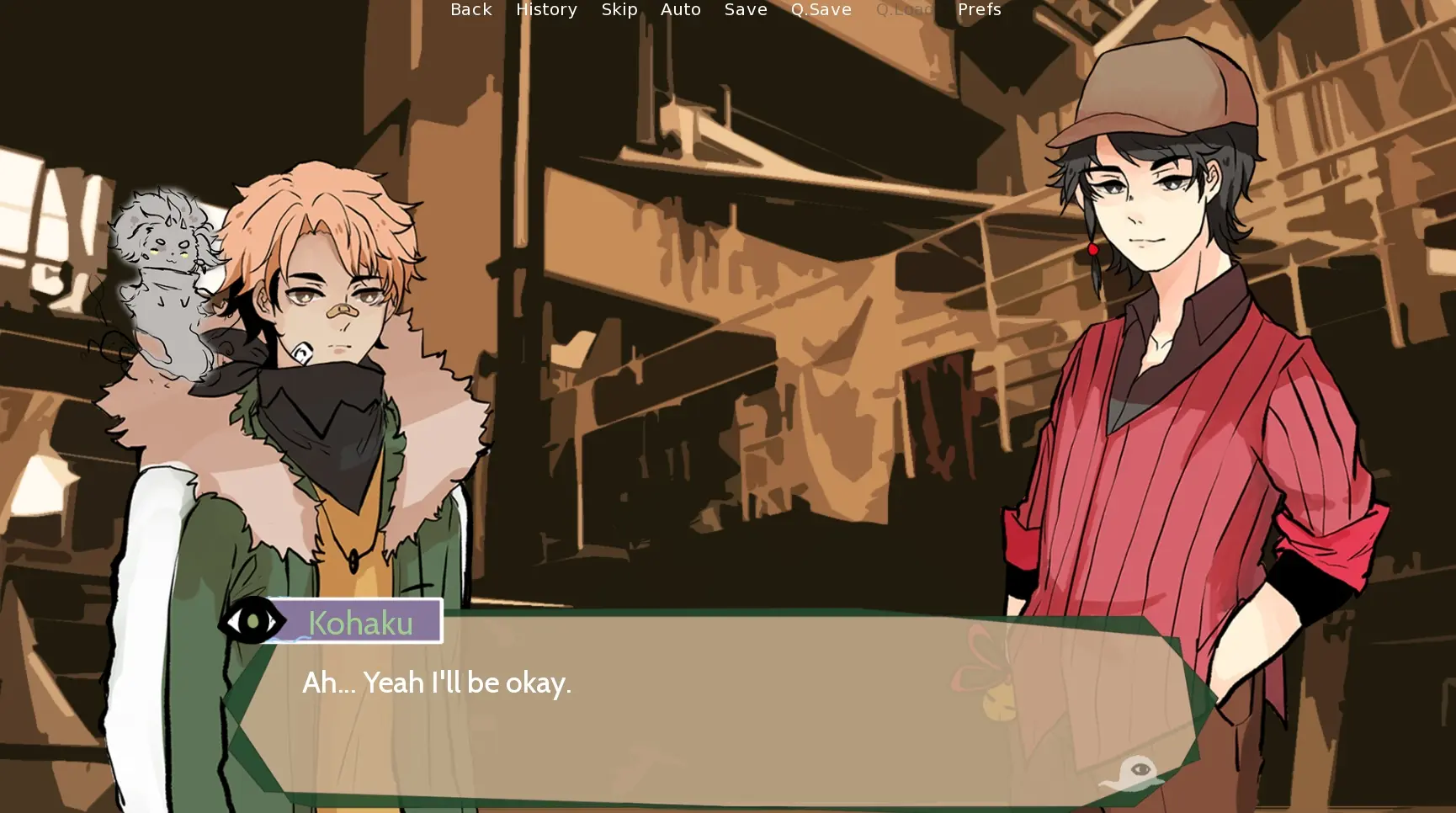Click the grayed-out Q.Load option

pos(905,10)
